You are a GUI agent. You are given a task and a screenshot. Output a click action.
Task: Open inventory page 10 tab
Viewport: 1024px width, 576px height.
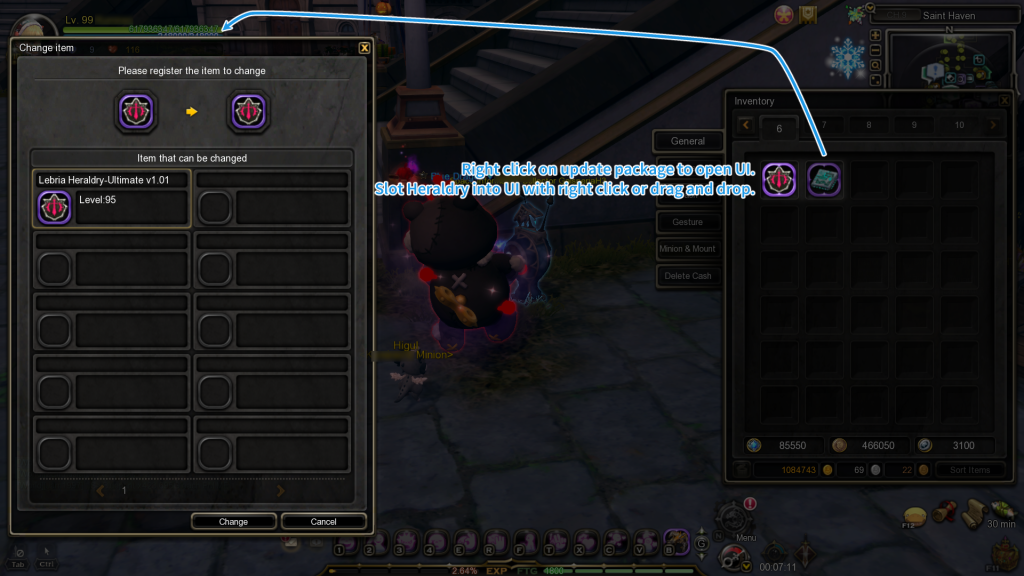click(959, 126)
